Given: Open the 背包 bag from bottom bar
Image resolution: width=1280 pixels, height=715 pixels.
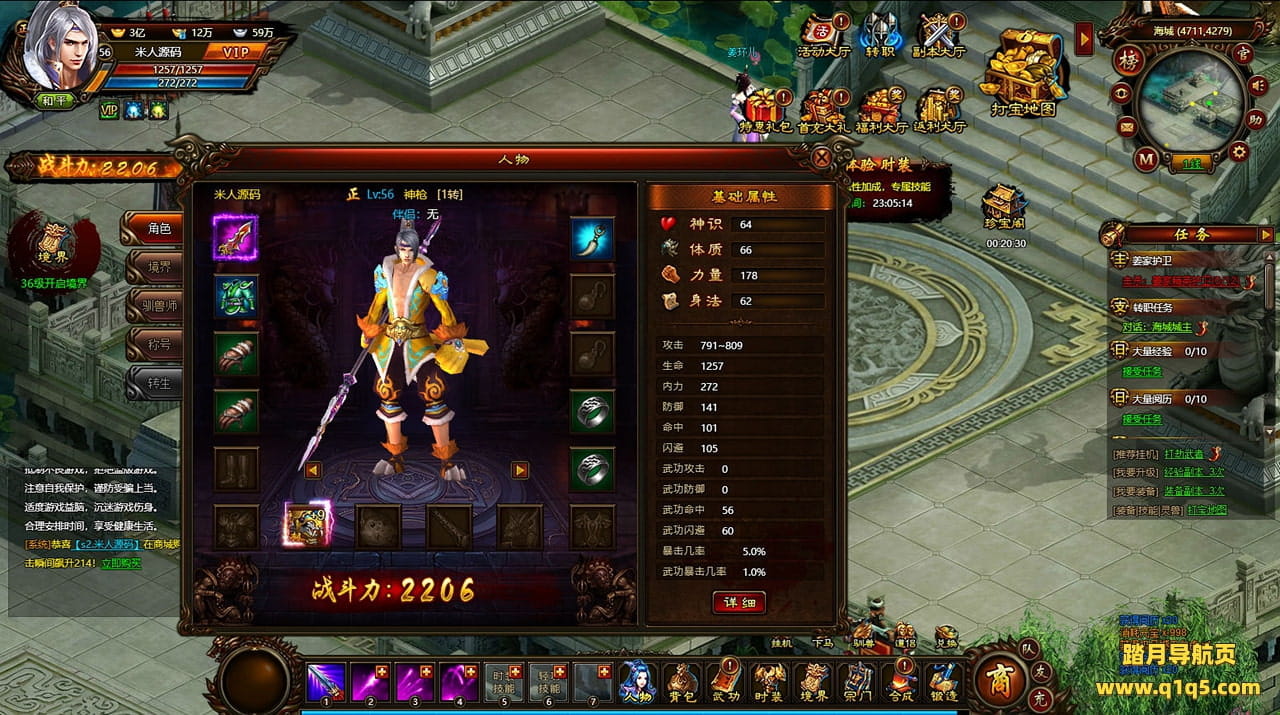Looking at the screenshot, I should coord(683,682).
